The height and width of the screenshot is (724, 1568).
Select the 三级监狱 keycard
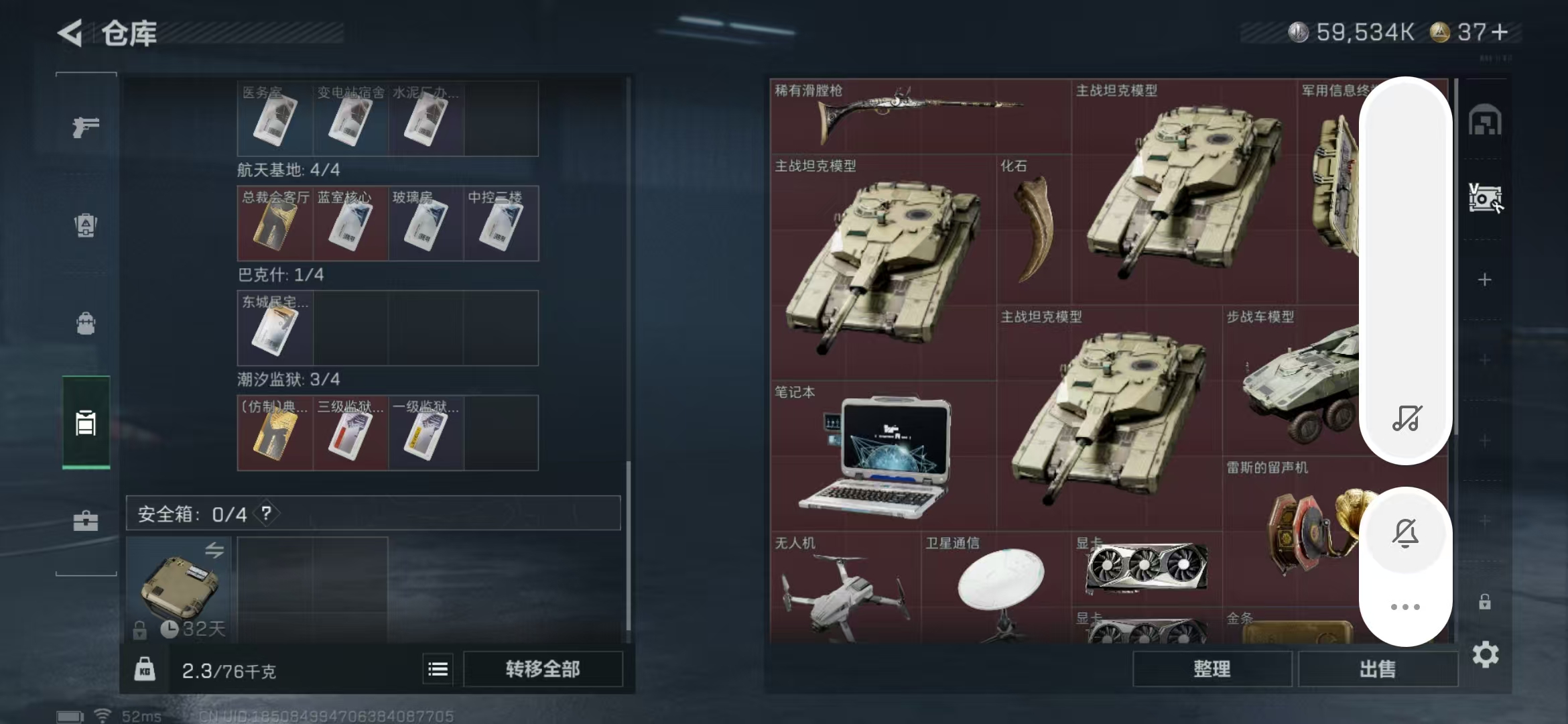click(350, 433)
